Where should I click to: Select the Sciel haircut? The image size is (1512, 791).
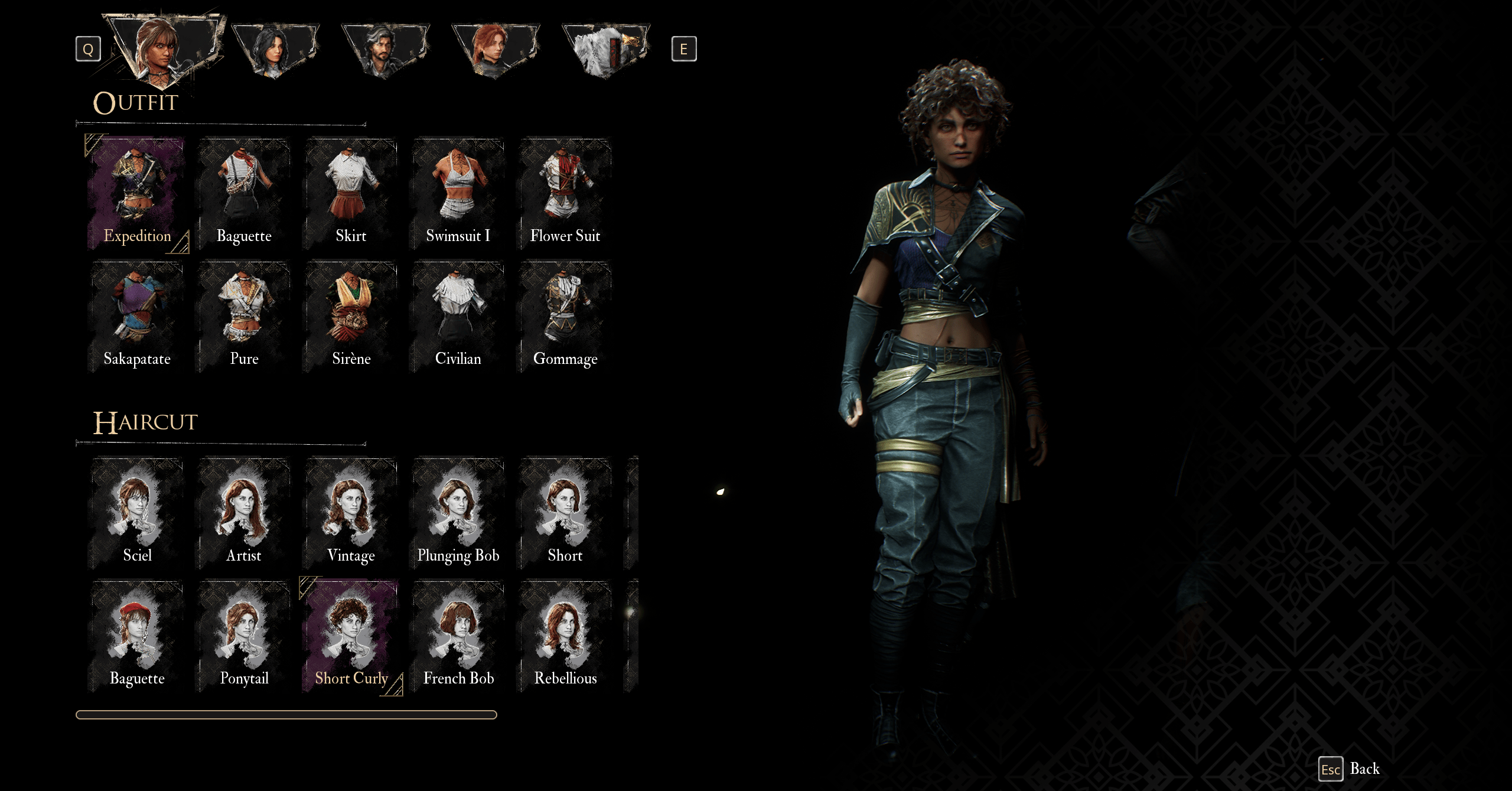click(137, 513)
